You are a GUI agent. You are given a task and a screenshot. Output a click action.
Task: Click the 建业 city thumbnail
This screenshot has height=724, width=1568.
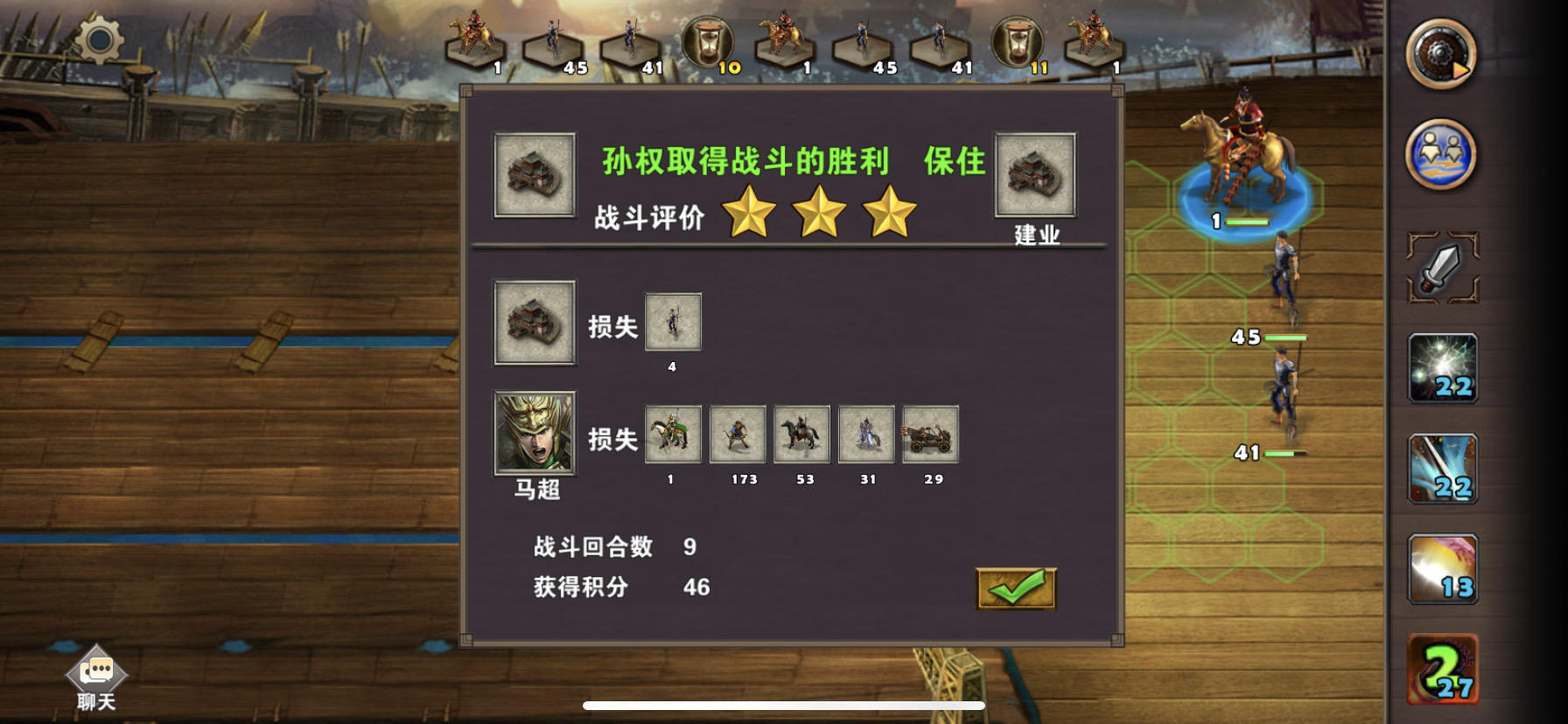click(1034, 173)
